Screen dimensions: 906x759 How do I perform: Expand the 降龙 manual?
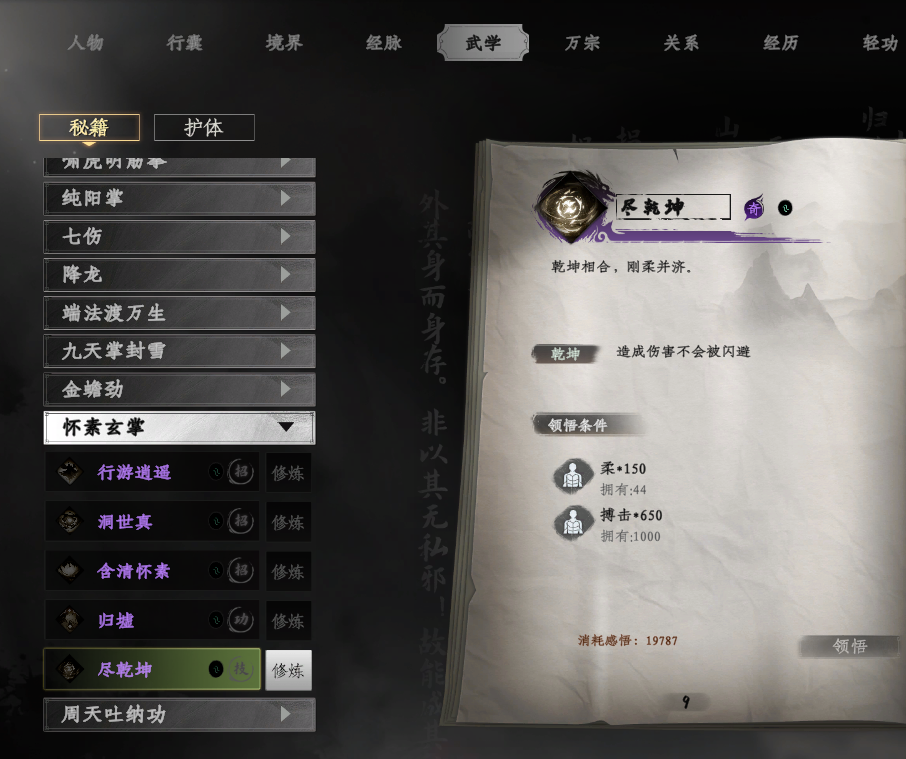point(179,275)
